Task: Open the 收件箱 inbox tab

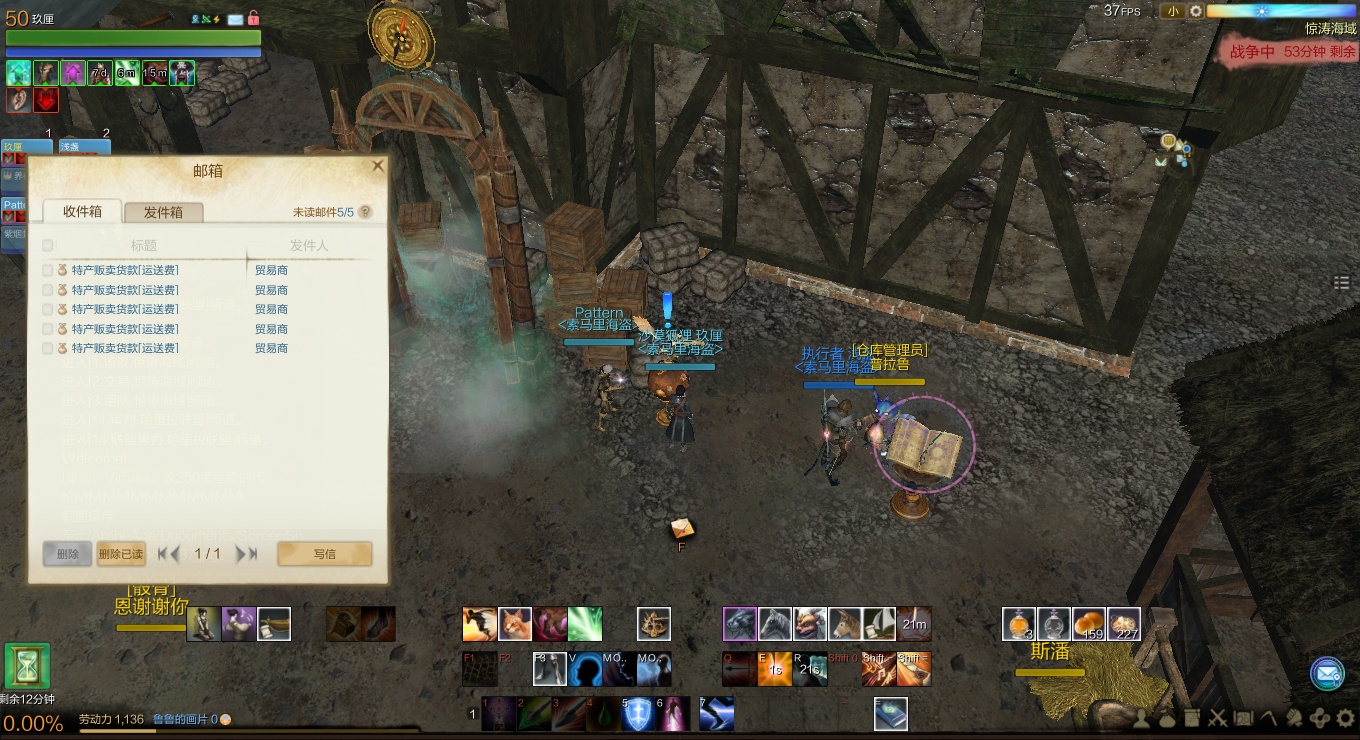Action: 82,211
